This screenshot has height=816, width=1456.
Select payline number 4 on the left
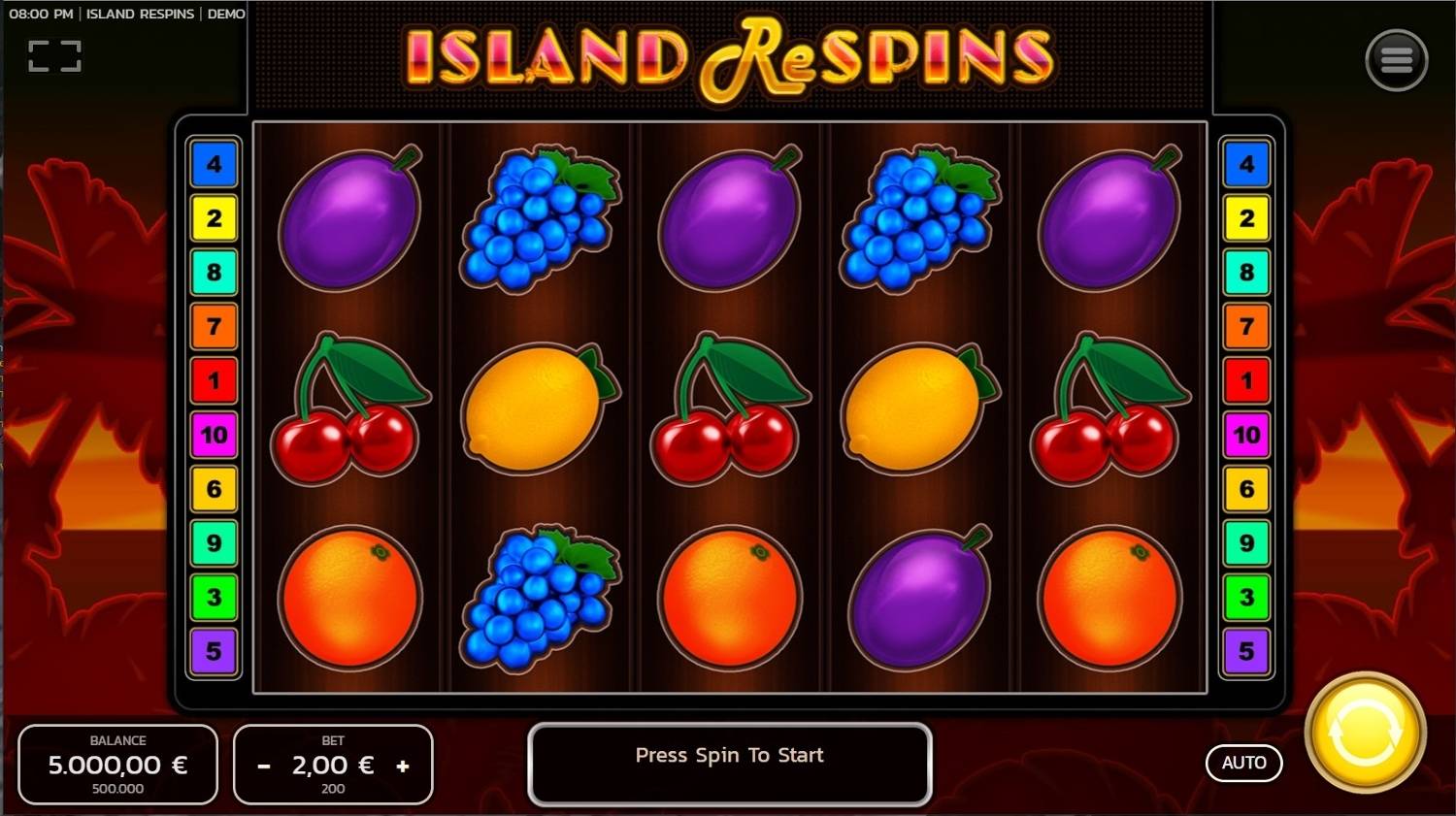coord(215,165)
